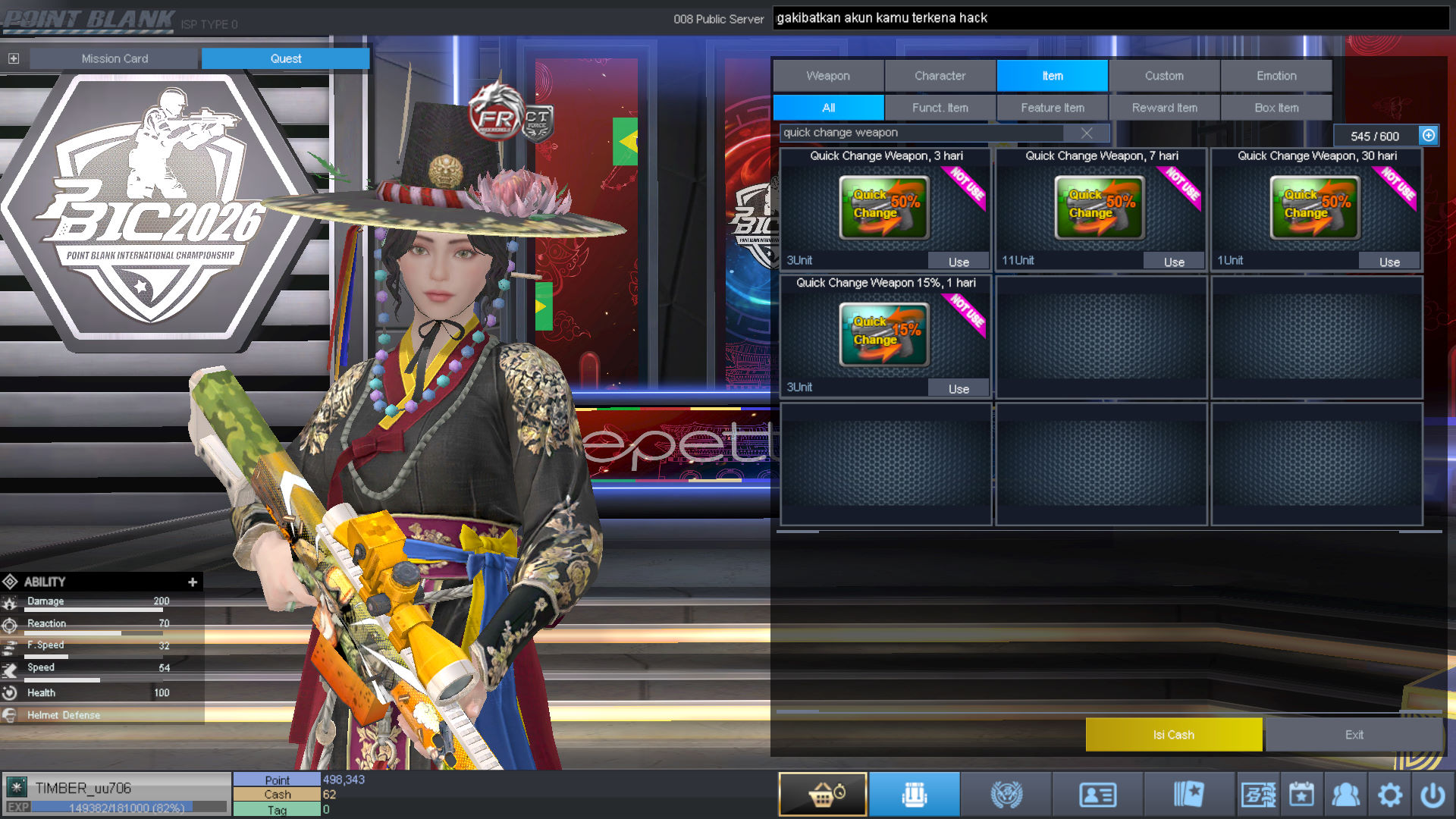The height and width of the screenshot is (819, 1456).
Task: Use Quick Change Weapon 3 hari
Action: coord(959,262)
